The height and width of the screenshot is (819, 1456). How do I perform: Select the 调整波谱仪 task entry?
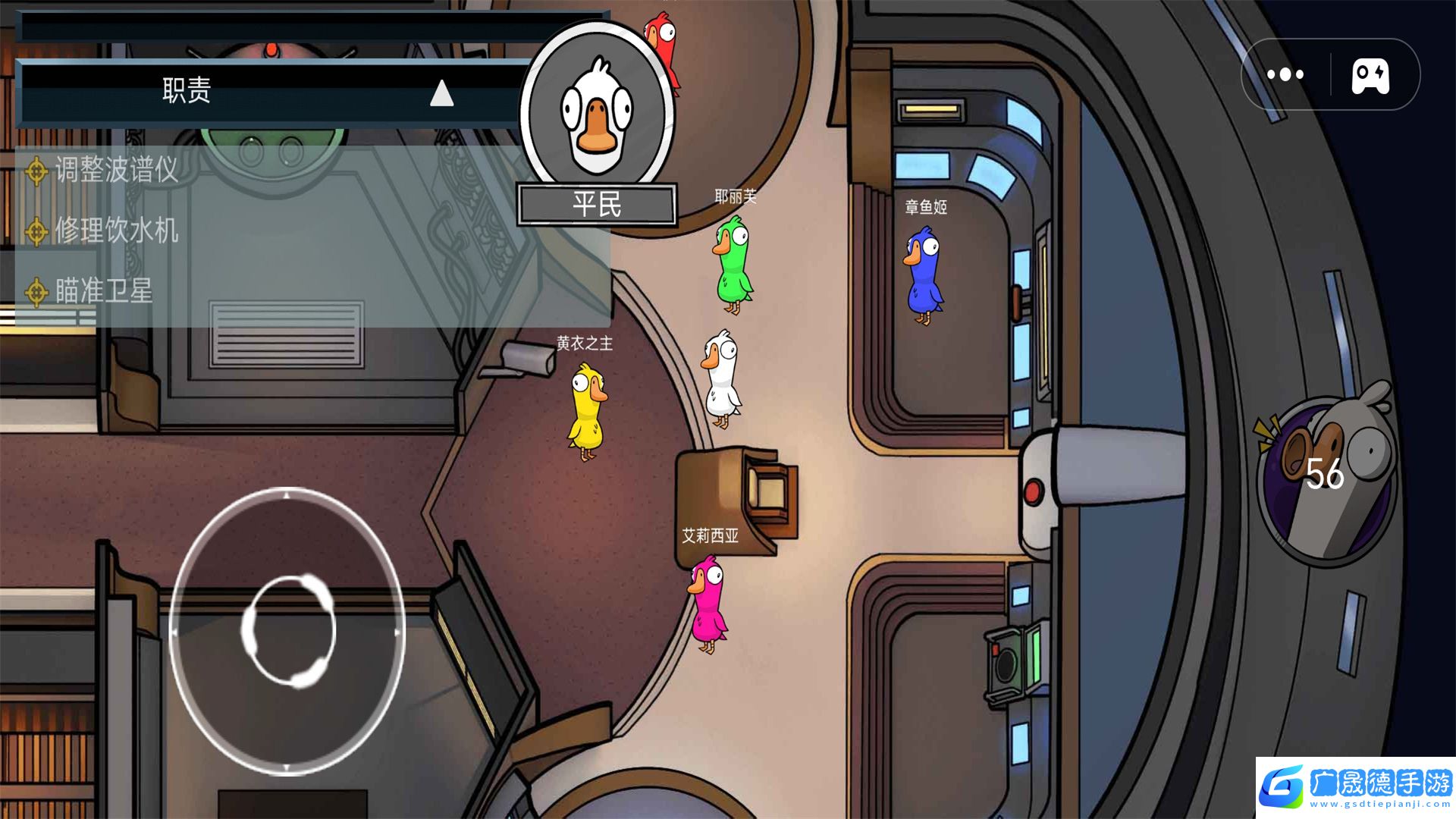coord(116,170)
